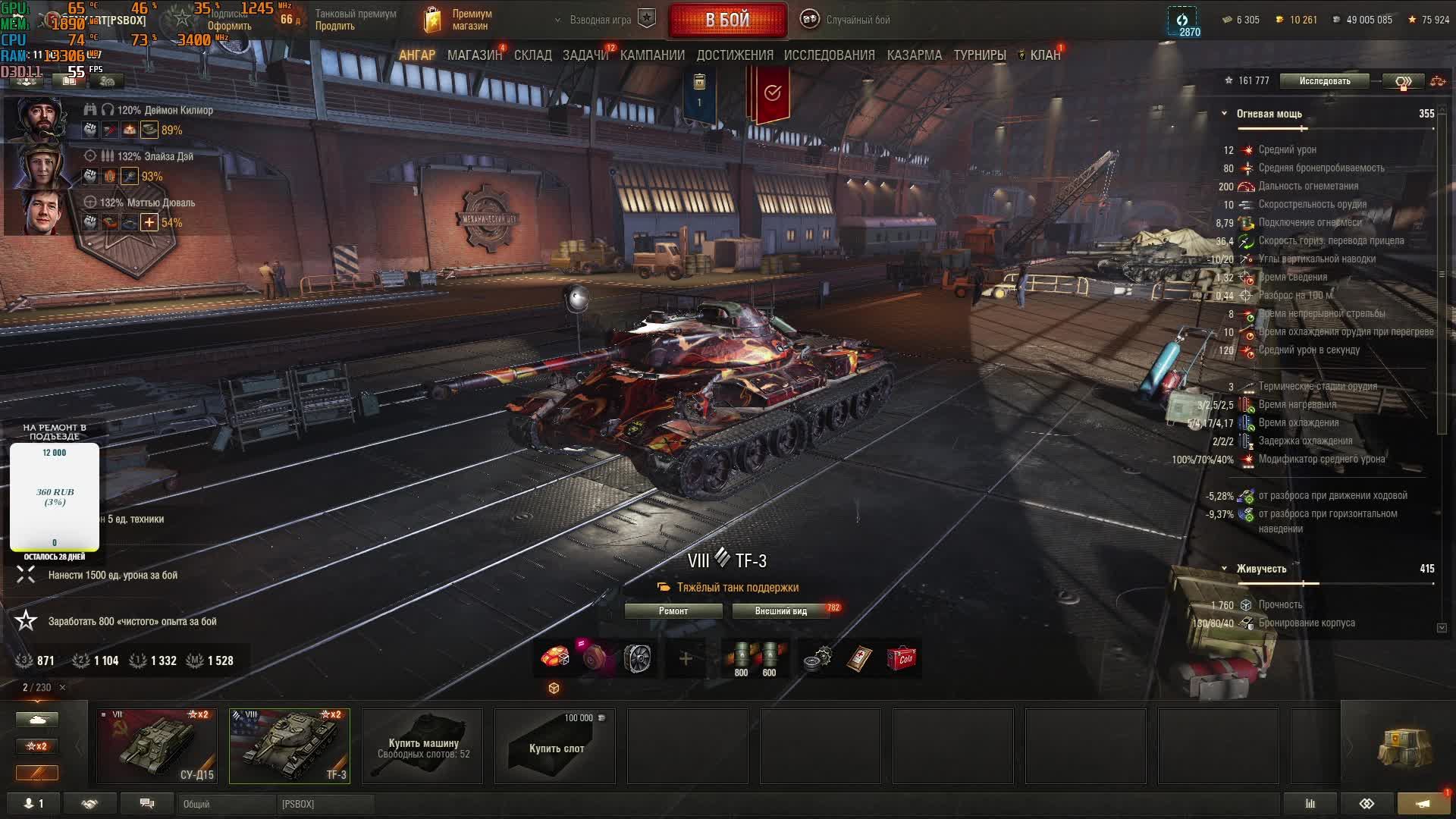Screen dimensions: 1456x819
Task: Choose the Купить машину slot
Action: pos(422,746)
